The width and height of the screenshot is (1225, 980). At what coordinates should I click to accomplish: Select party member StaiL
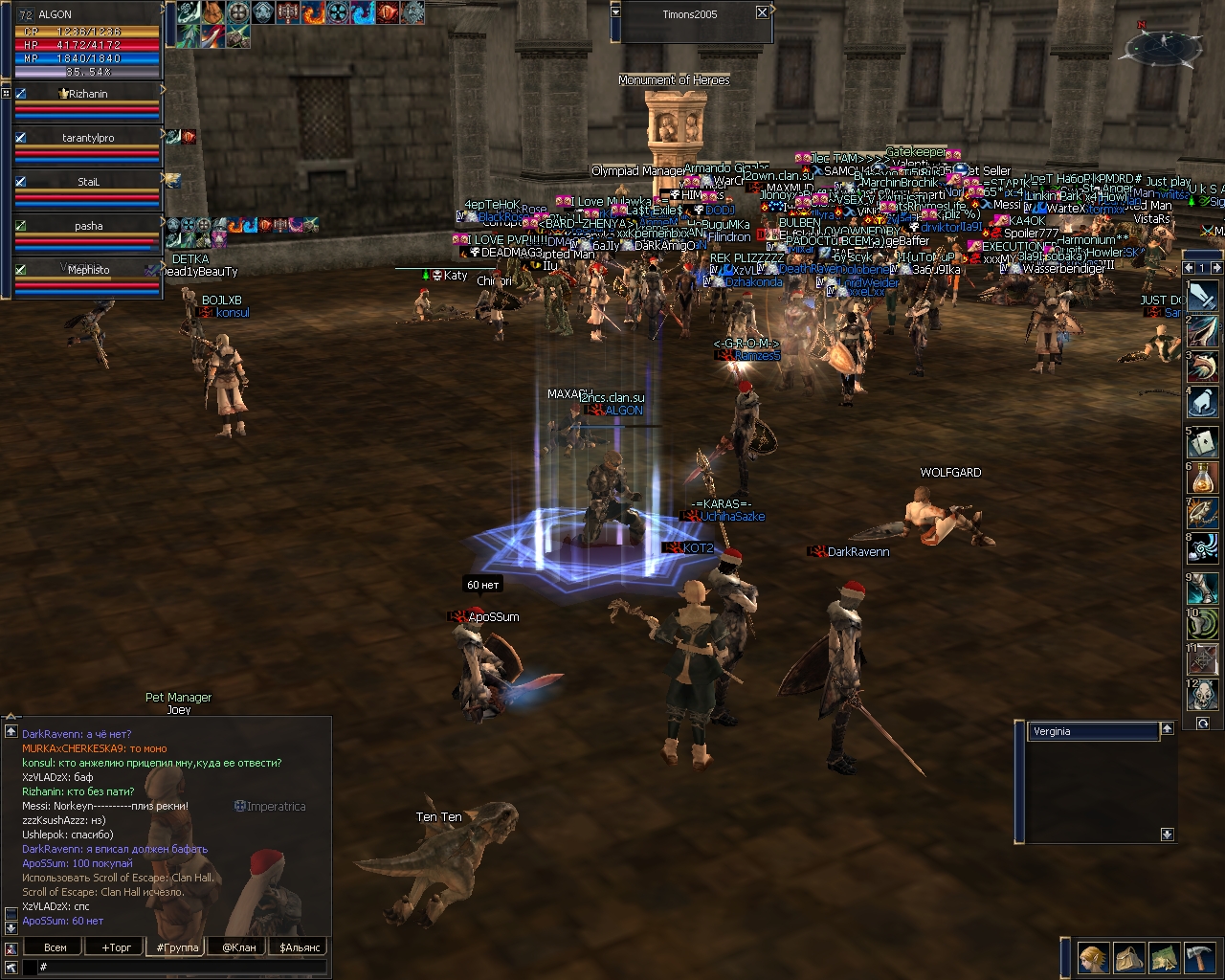click(x=88, y=182)
